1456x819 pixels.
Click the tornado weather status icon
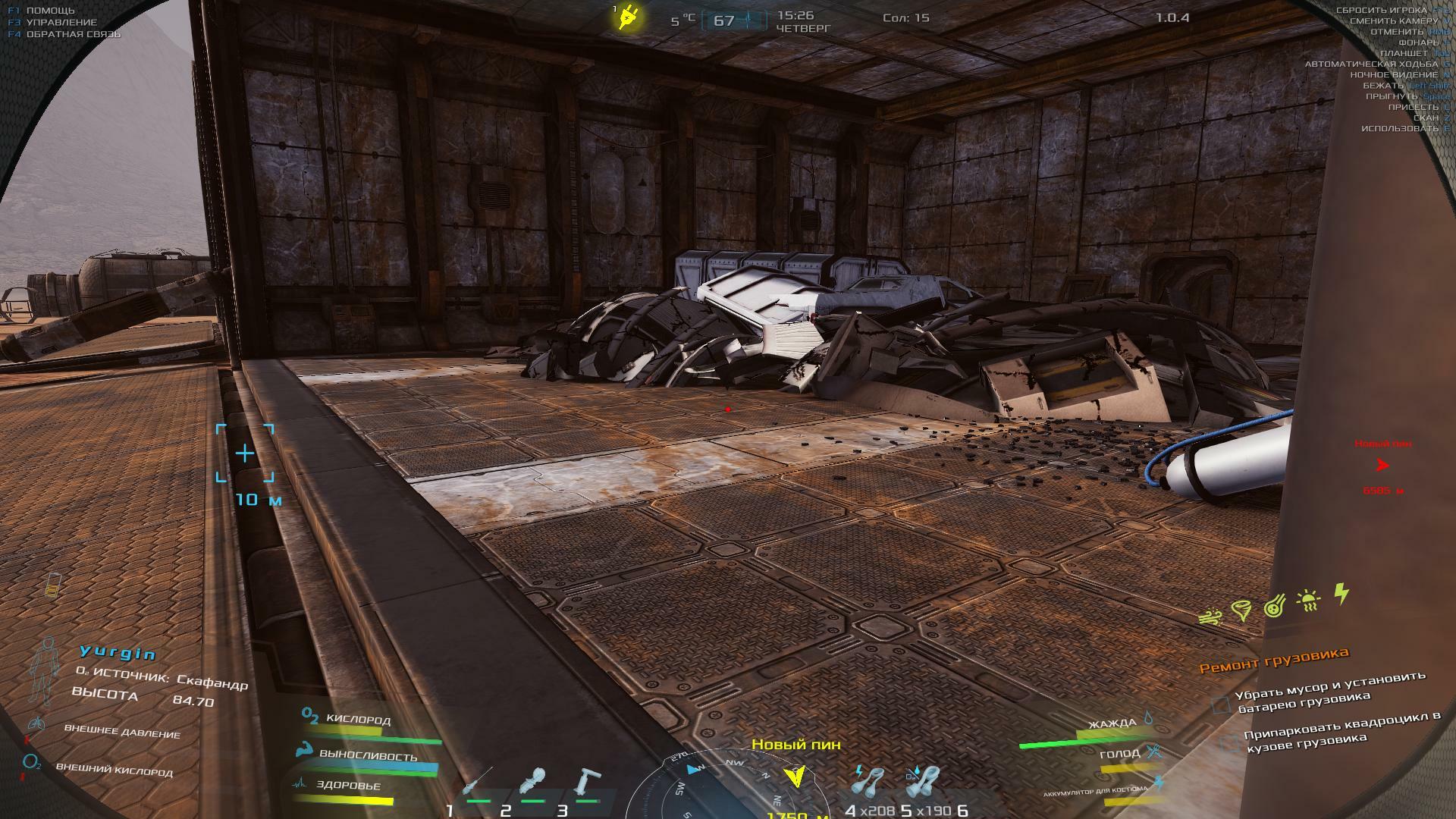click(1241, 610)
